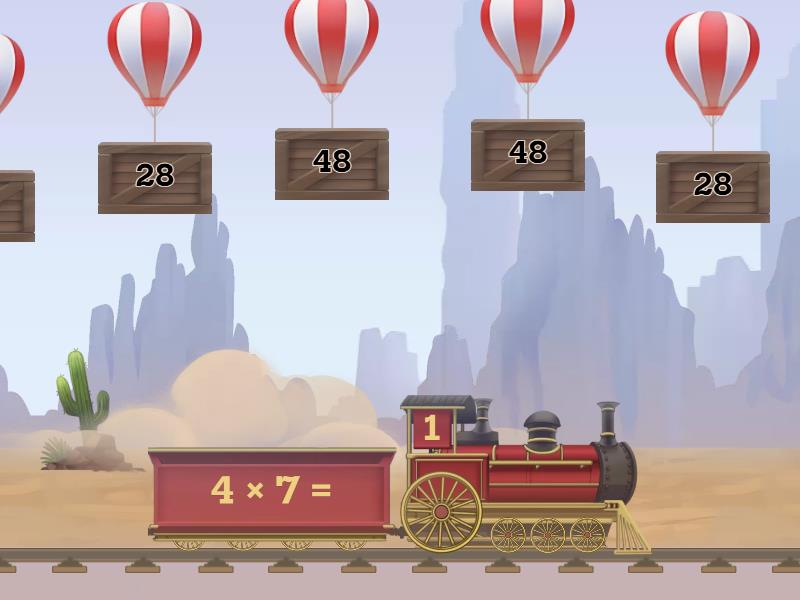This screenshot has height=600, width=800.
Task: Pop the crate cut off at the screen edge
Action: click(x=14, y=205)
